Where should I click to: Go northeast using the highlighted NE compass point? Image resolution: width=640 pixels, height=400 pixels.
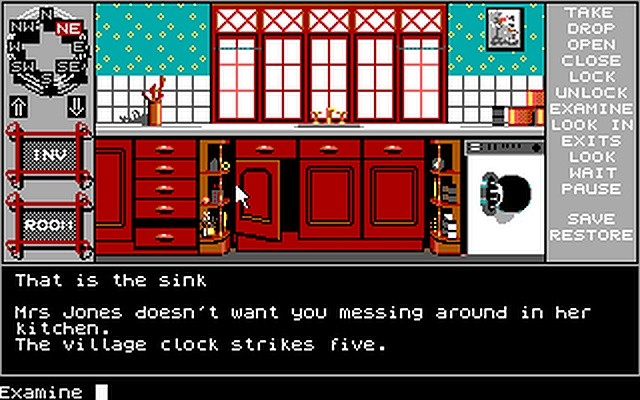click(69, 29)
